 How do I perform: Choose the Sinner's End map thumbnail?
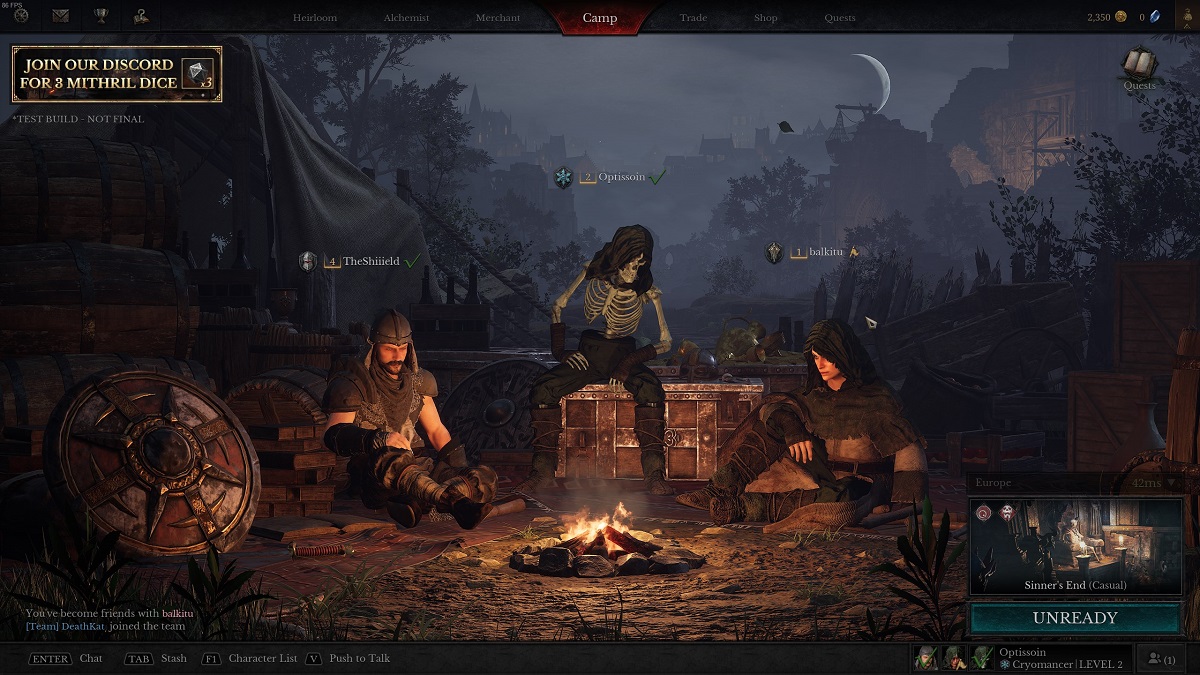[x=1075, y=547]
